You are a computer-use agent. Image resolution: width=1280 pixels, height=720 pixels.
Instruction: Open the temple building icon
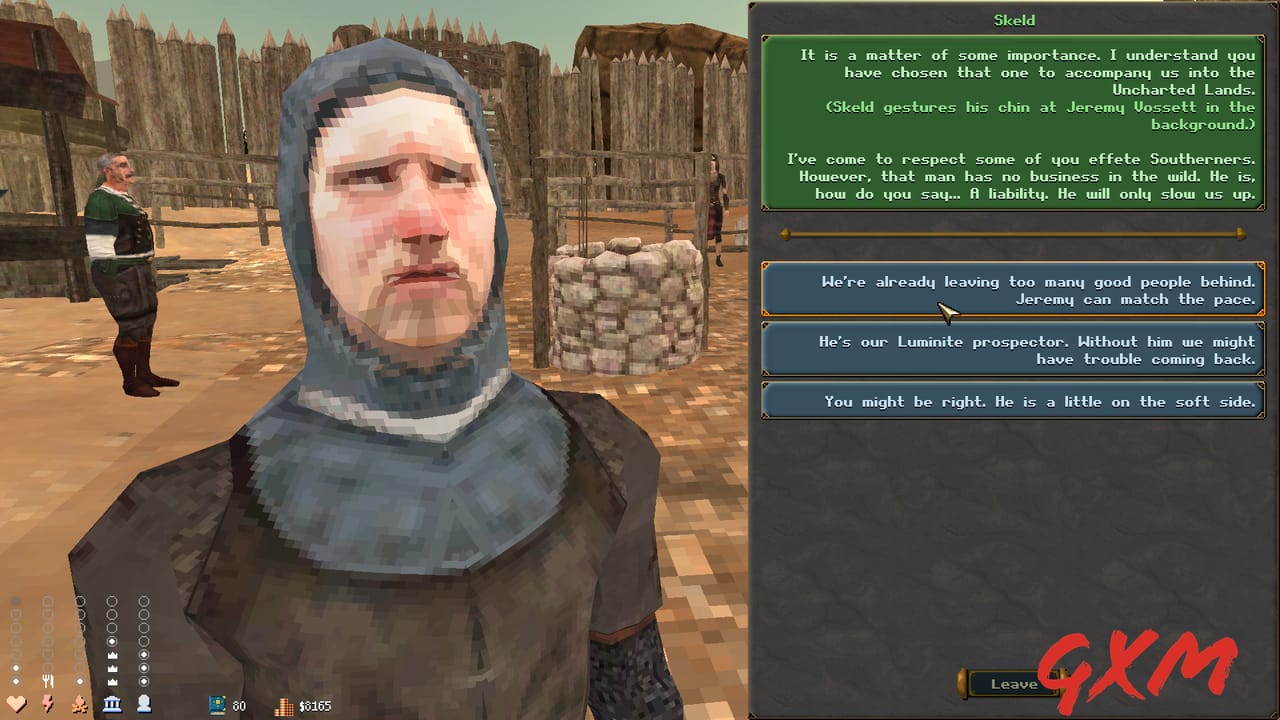(x=110, y=703)
